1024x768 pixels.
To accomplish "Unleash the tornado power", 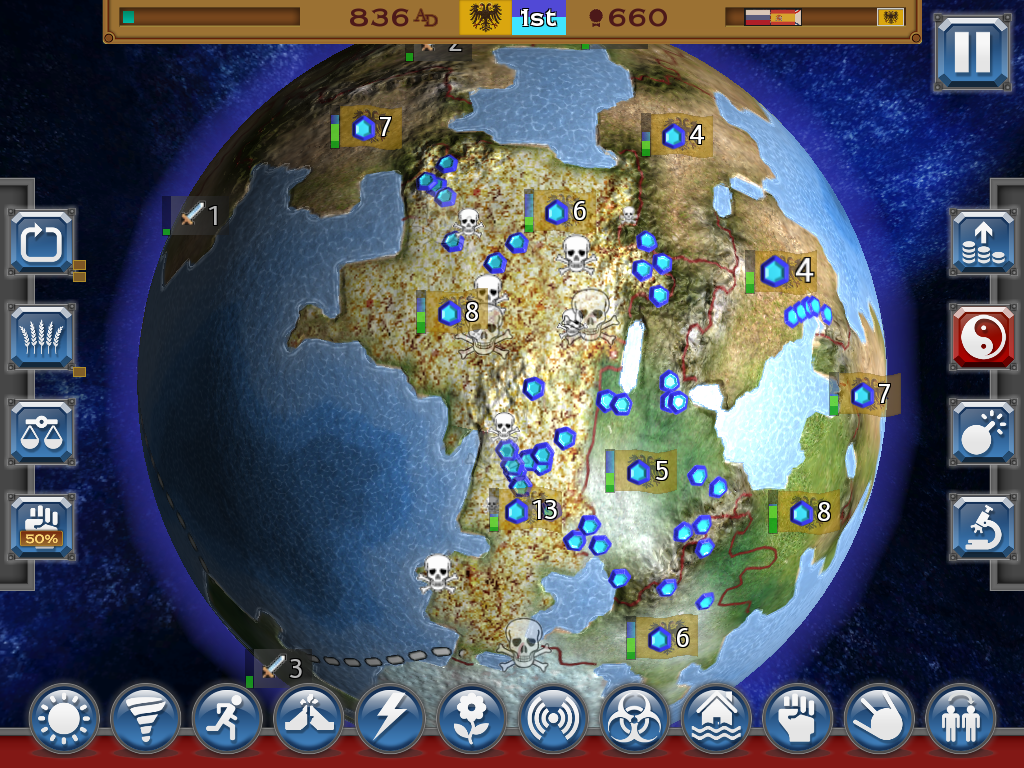I will (x=146, y=718).
